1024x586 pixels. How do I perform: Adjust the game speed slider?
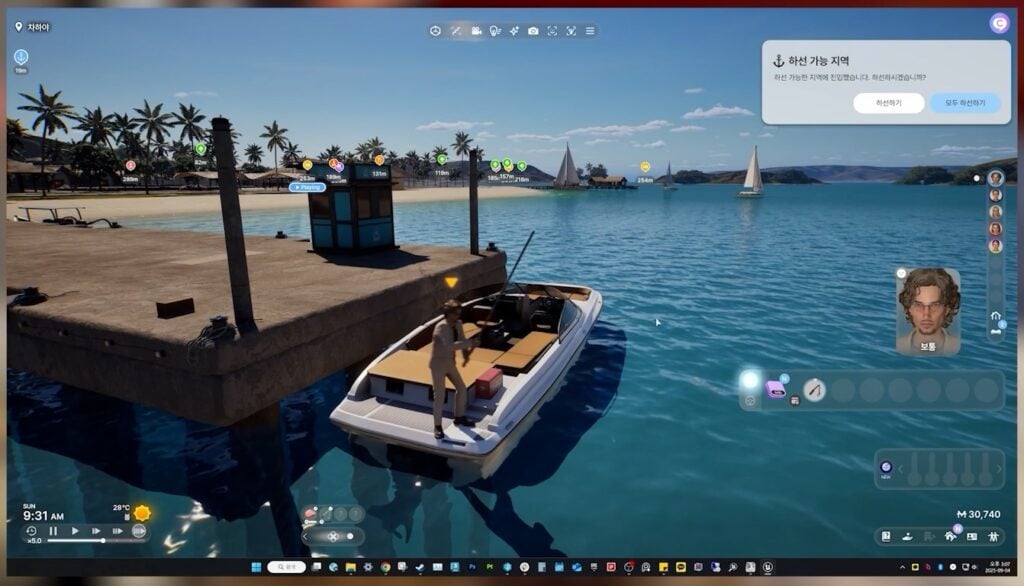click(103, 541)
